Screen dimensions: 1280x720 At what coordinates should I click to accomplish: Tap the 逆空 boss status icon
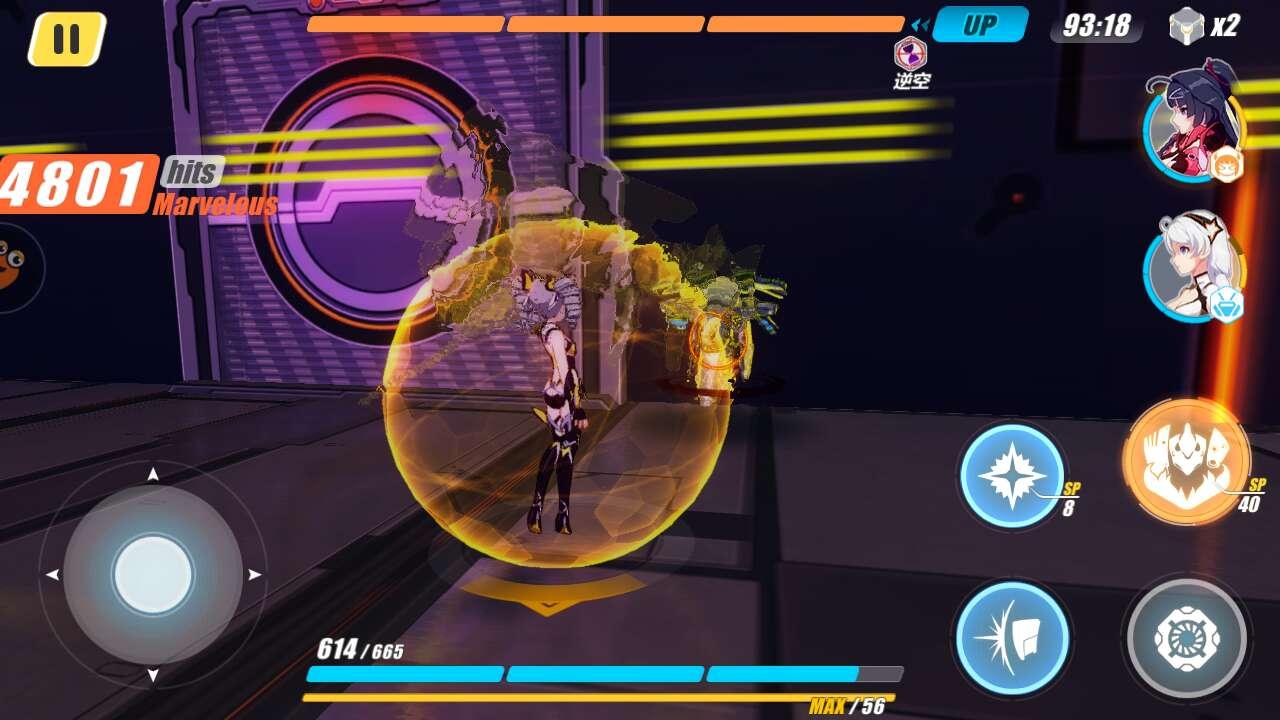tap(910, 53)
